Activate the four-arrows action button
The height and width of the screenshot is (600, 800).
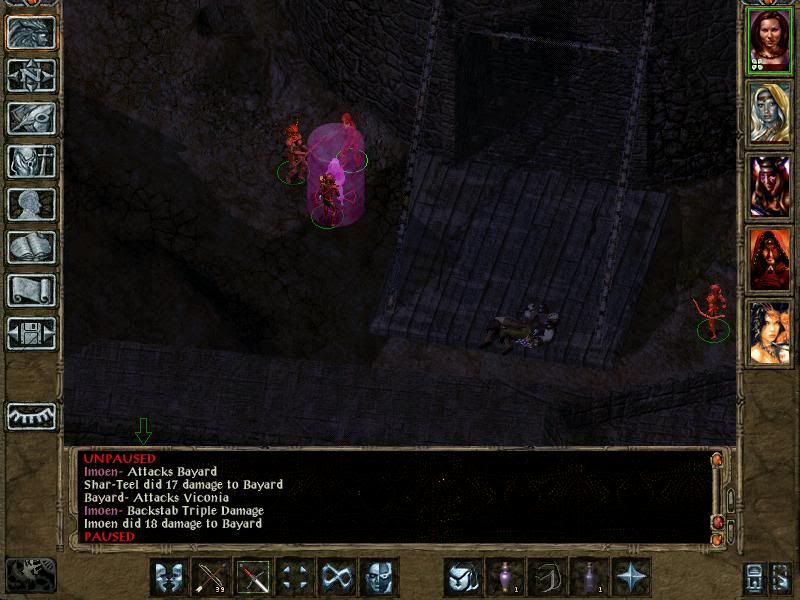(296, 578)
